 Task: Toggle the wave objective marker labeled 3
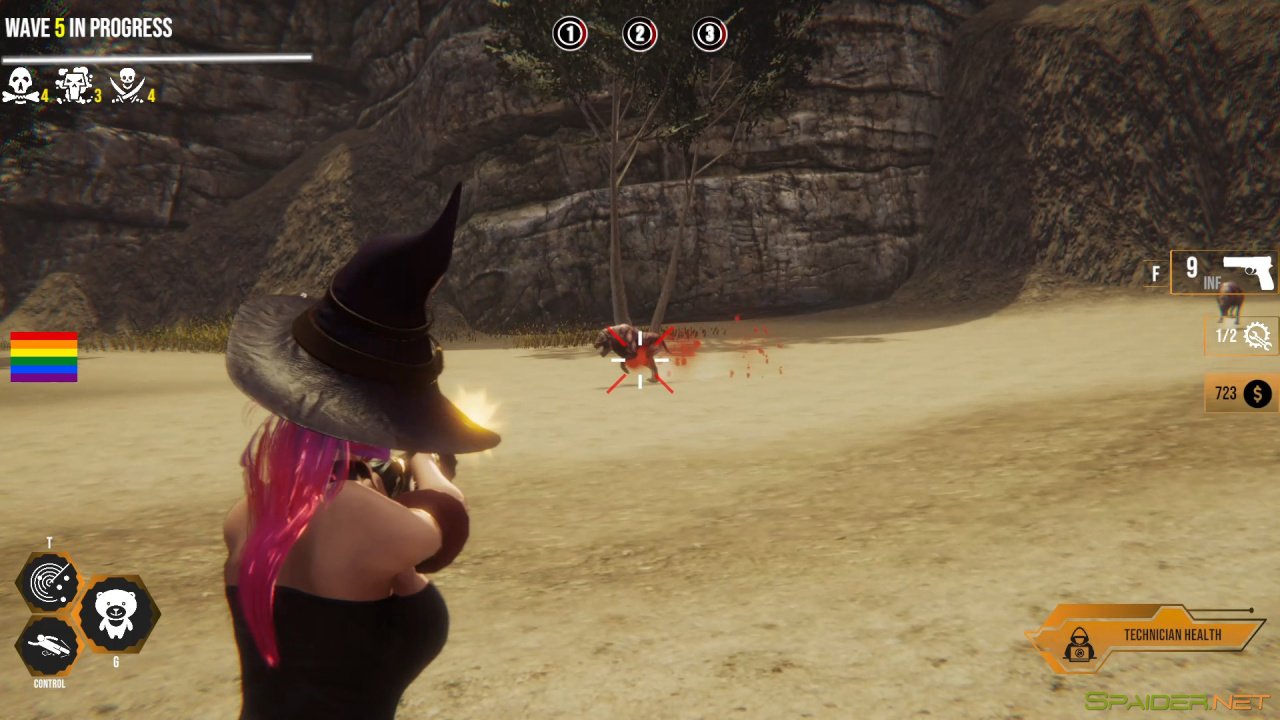tap(709, 32)
